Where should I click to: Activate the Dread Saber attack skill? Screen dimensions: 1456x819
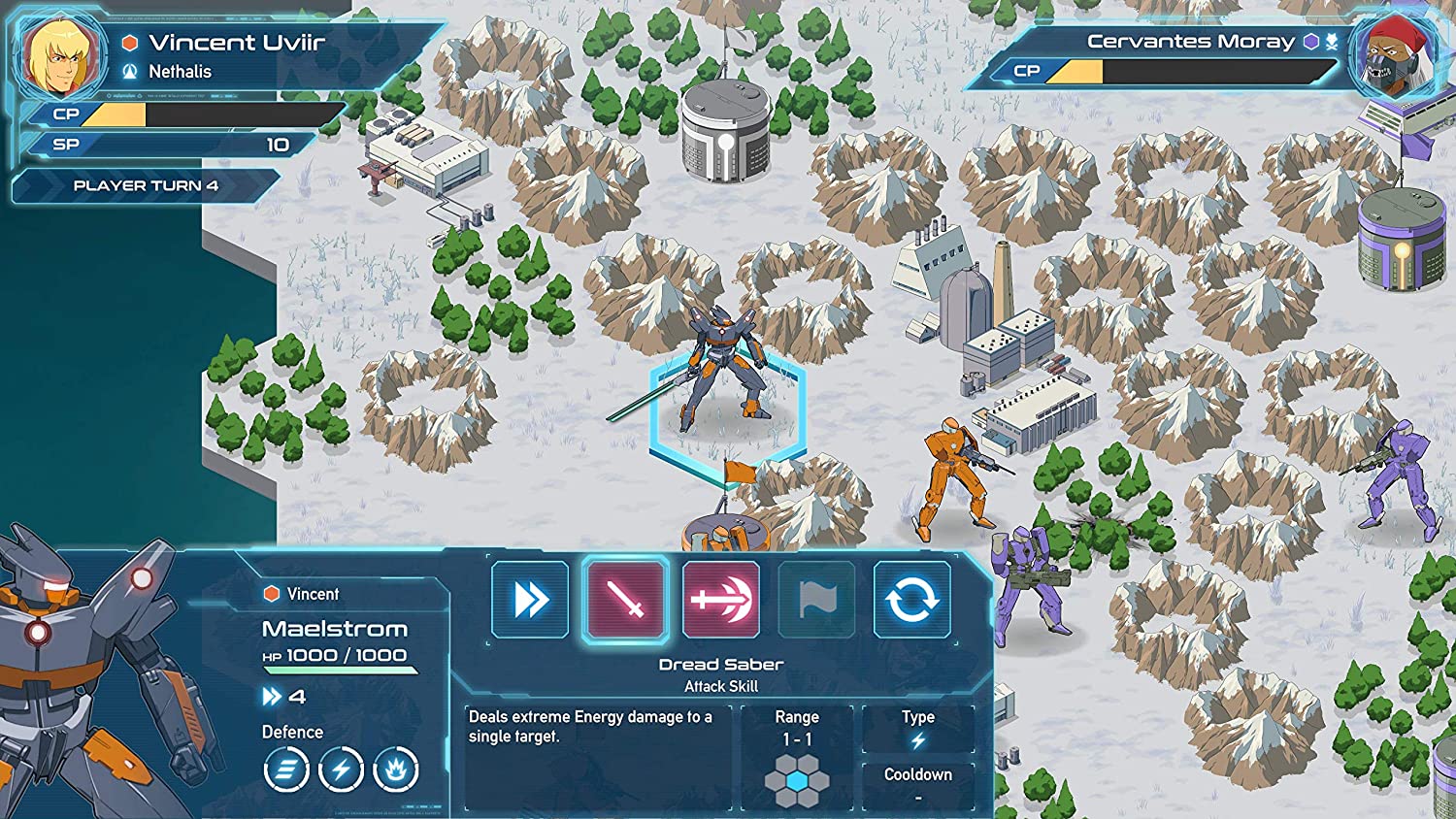pyautogui.click(x=625, y=600)
